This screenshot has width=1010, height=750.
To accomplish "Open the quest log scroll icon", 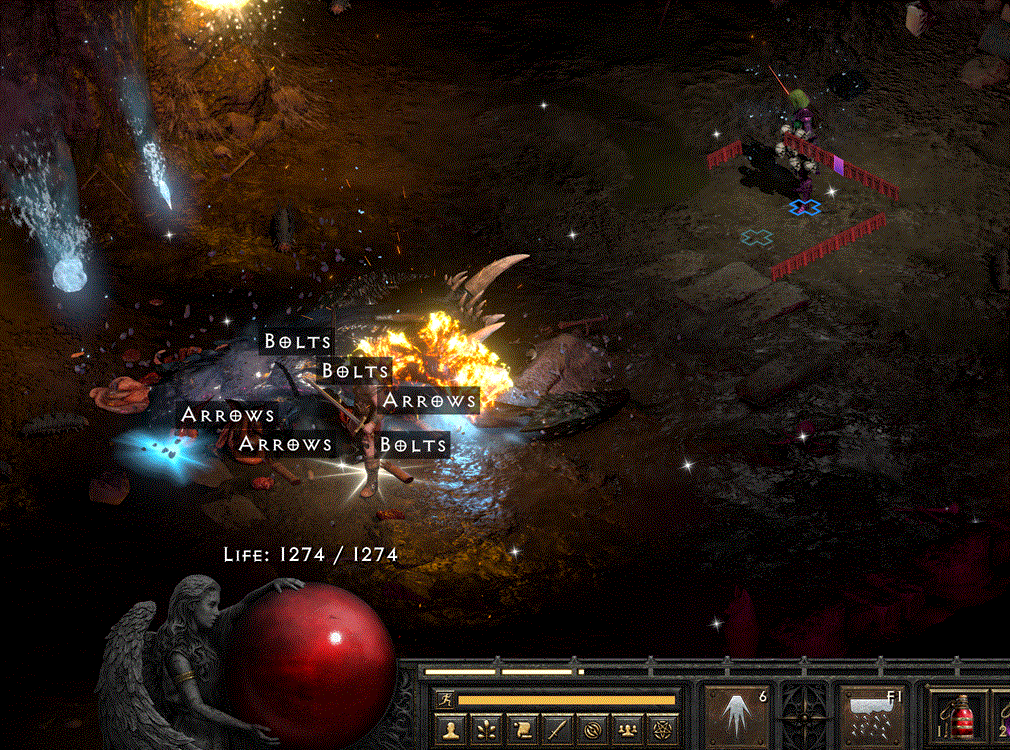I will tap(522, 731).
